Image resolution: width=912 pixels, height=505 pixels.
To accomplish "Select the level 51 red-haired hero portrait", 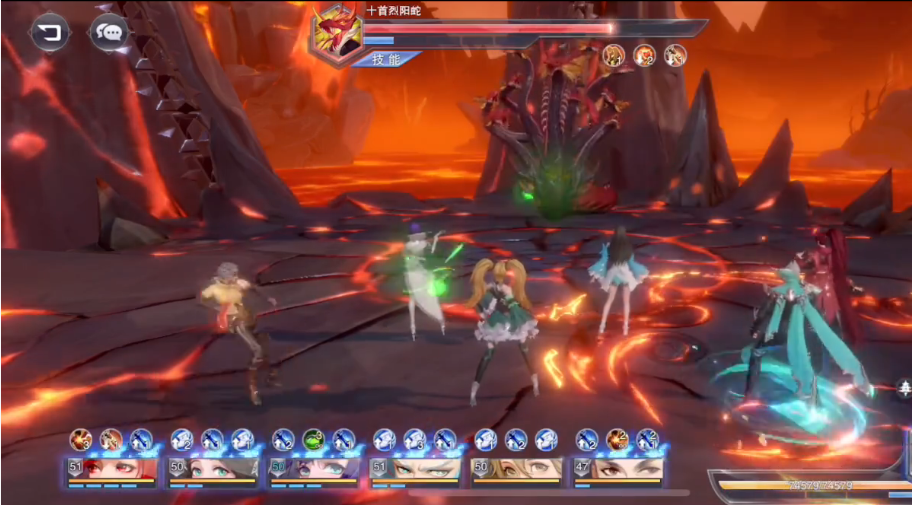I will click(x=111, y=469).
